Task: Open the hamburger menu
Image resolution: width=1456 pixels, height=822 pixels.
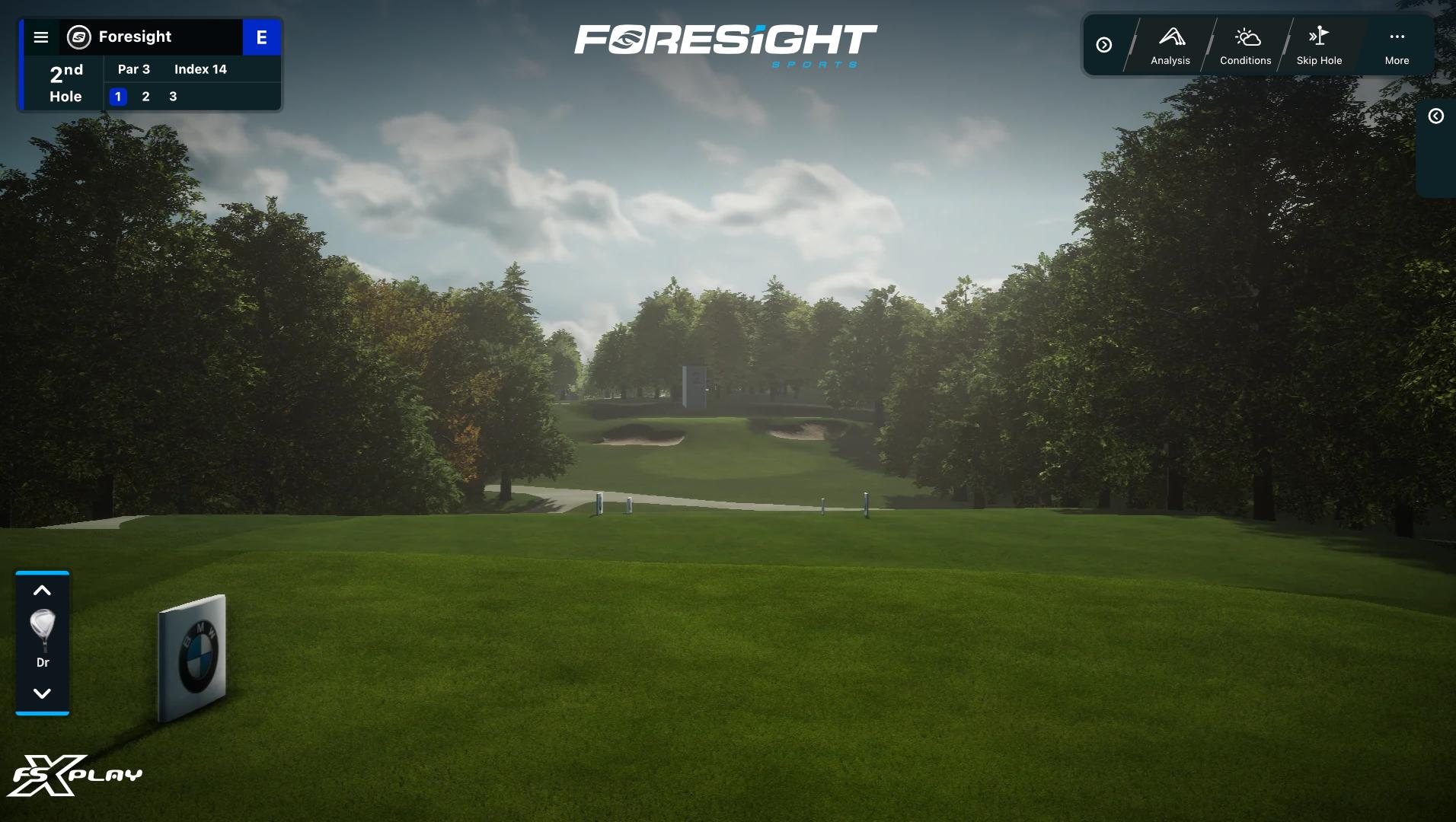Action: [x=41, y=37]
